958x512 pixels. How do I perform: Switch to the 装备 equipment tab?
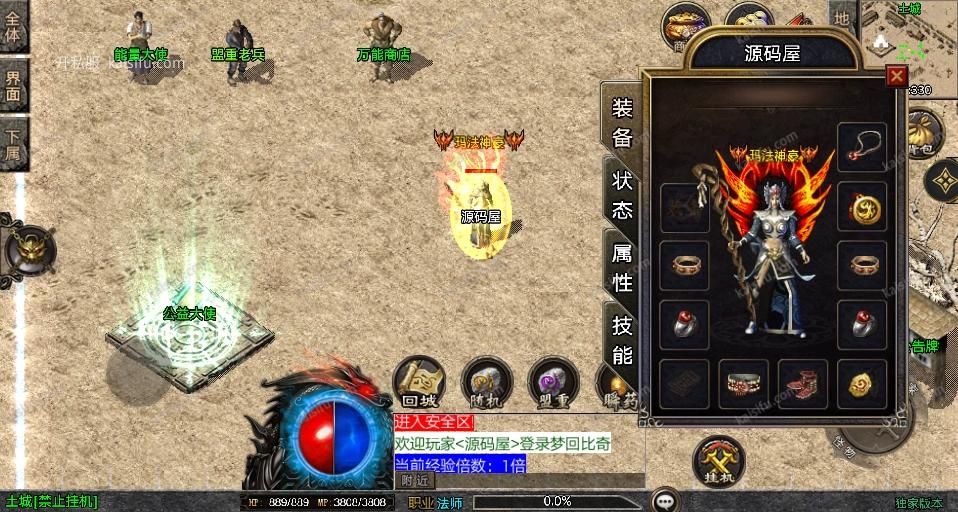[x=622, y=123]
